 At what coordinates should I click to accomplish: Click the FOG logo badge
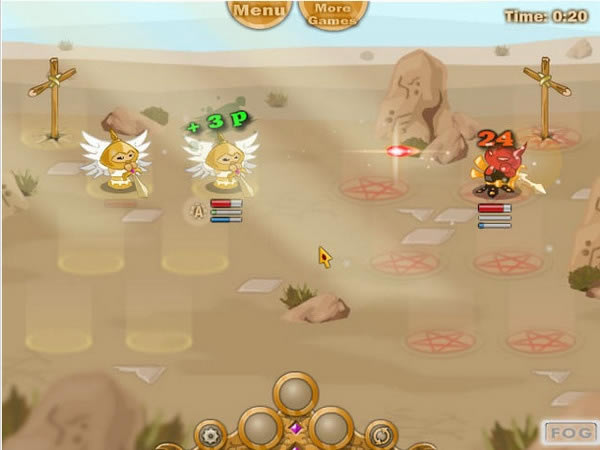pos(569,433)
